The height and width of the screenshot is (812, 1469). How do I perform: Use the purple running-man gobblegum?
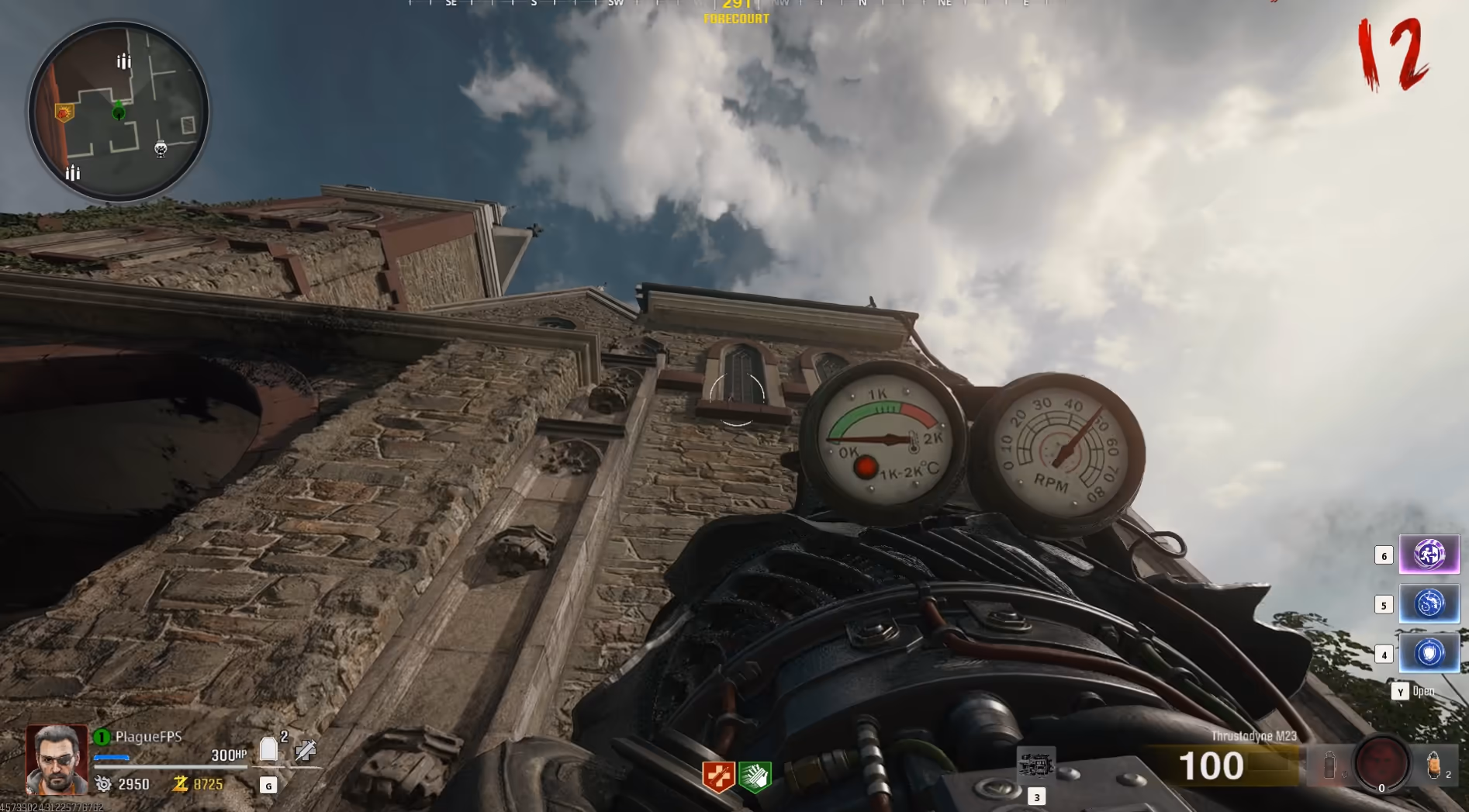(1429, 555)
